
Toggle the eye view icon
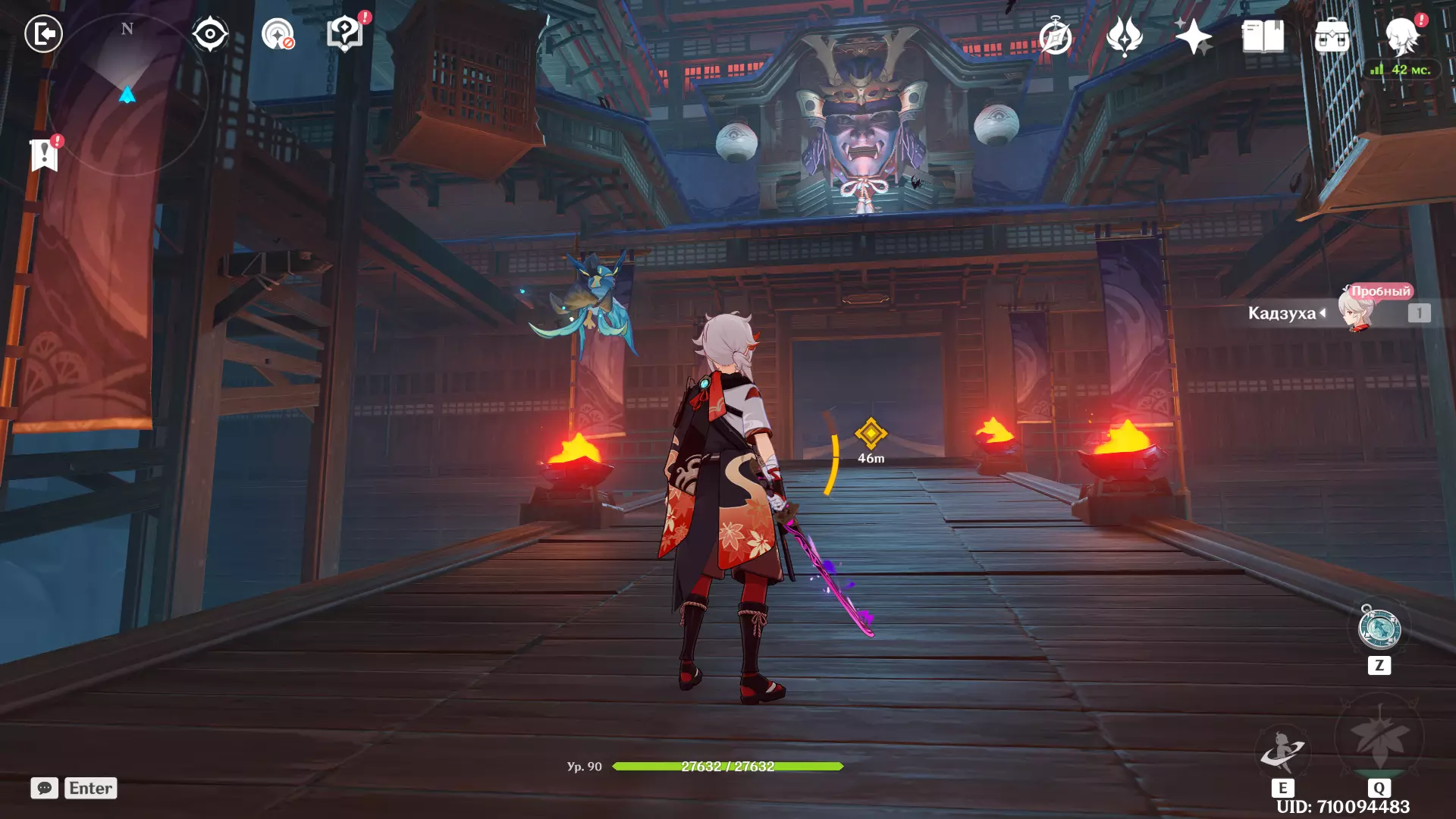pyautogui.click(x=210, y=34)
